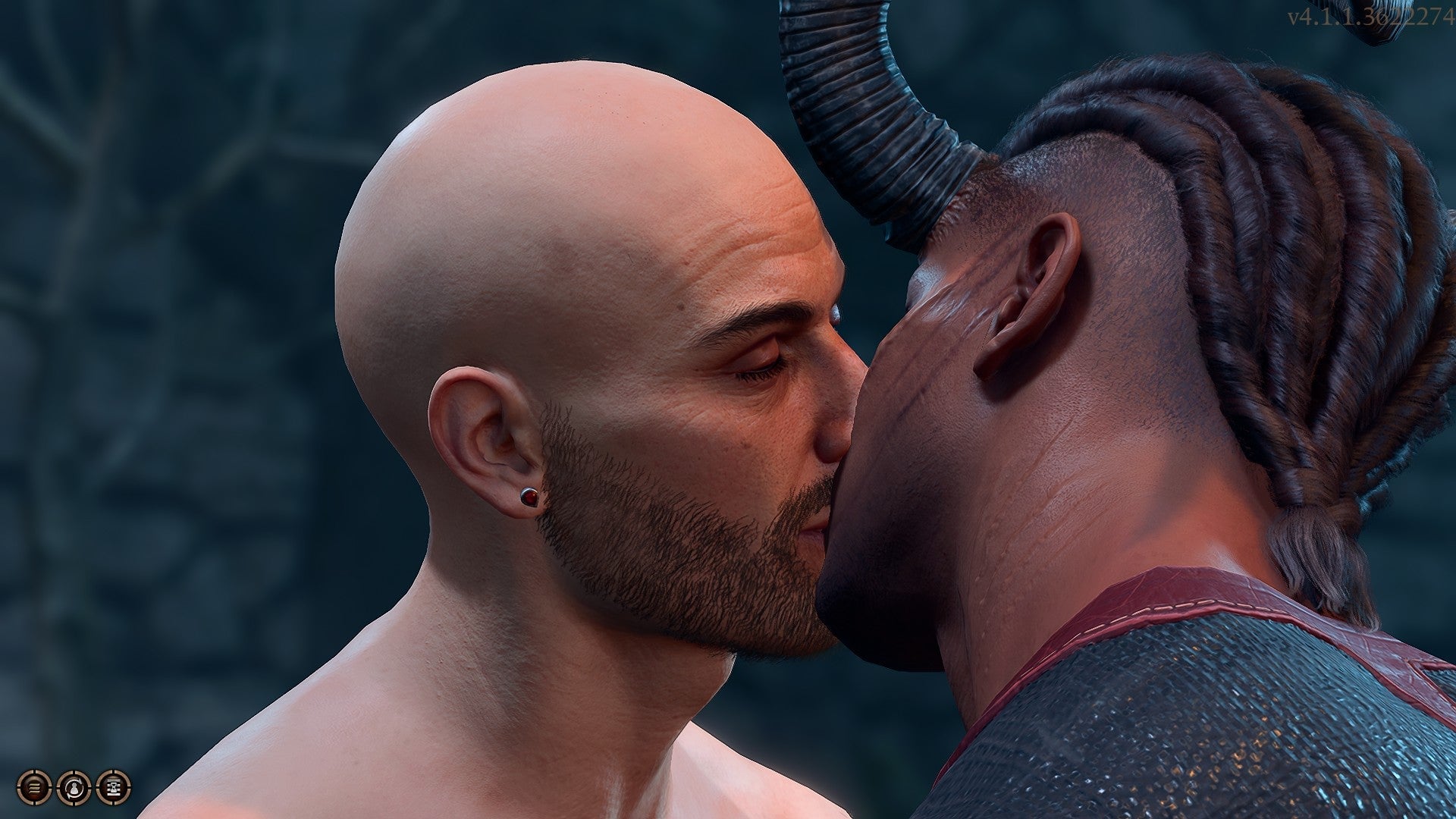This screenshot has width=1456, height=819.
Task: Click the hamburger-style stacked lines symbol
Action: coord(33,789)
